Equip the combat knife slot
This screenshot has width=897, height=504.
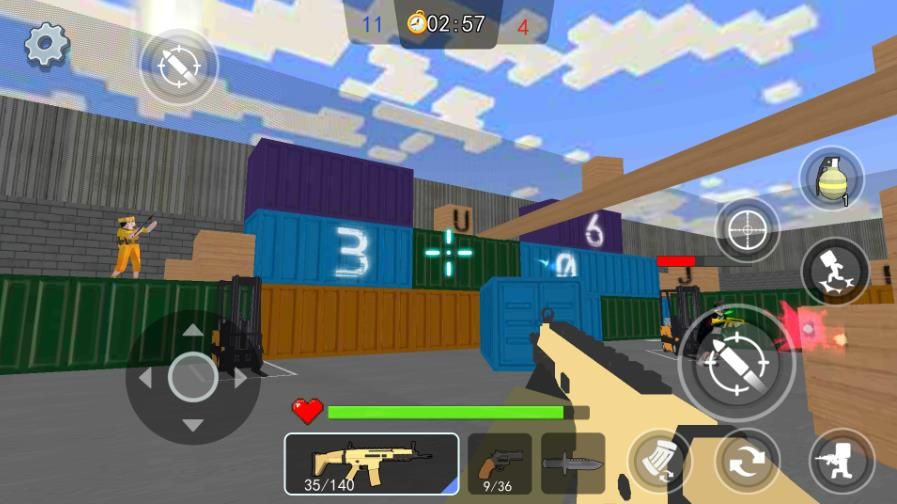(573, 463)
